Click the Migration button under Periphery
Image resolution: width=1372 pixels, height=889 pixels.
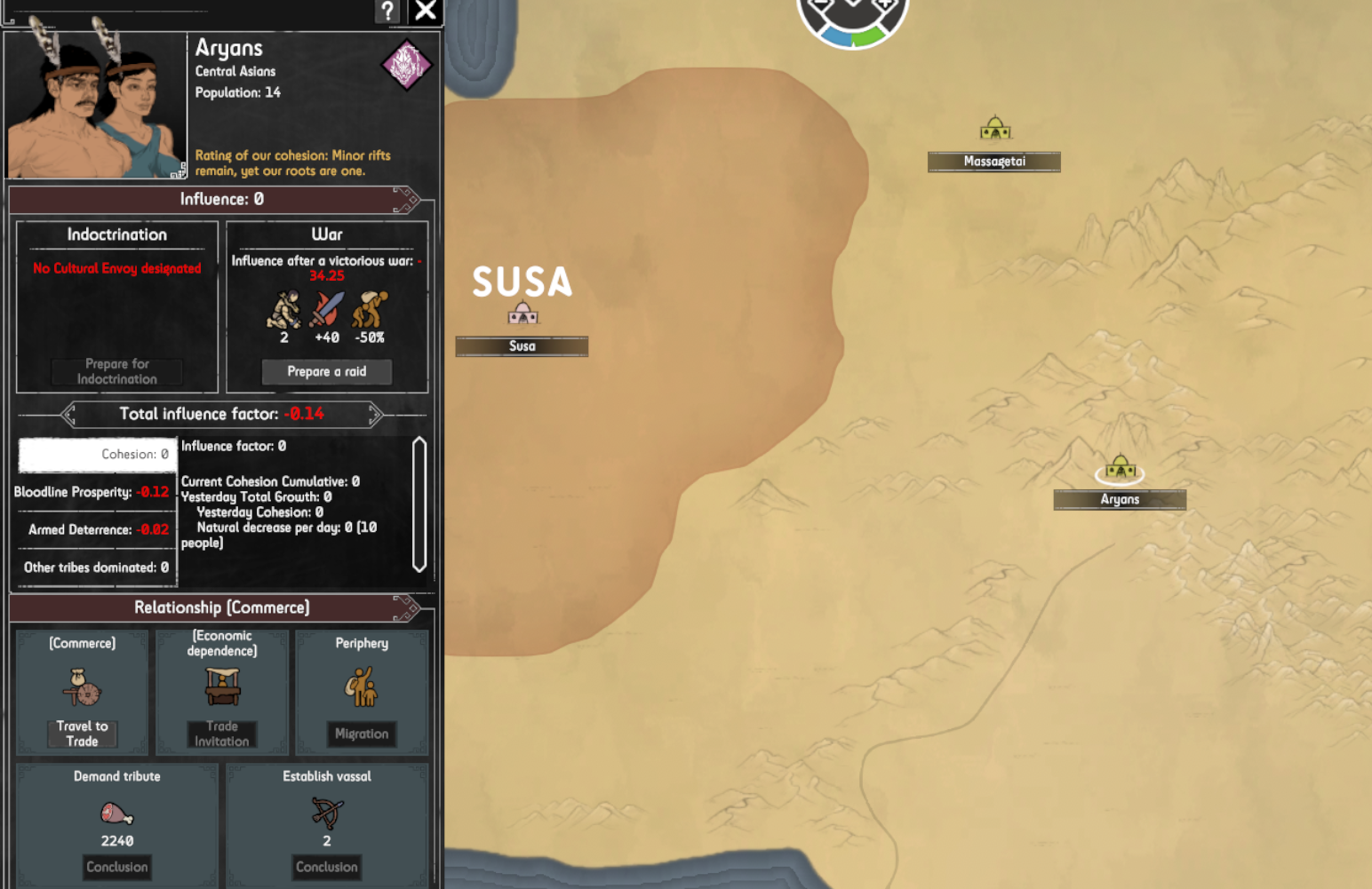362,734
